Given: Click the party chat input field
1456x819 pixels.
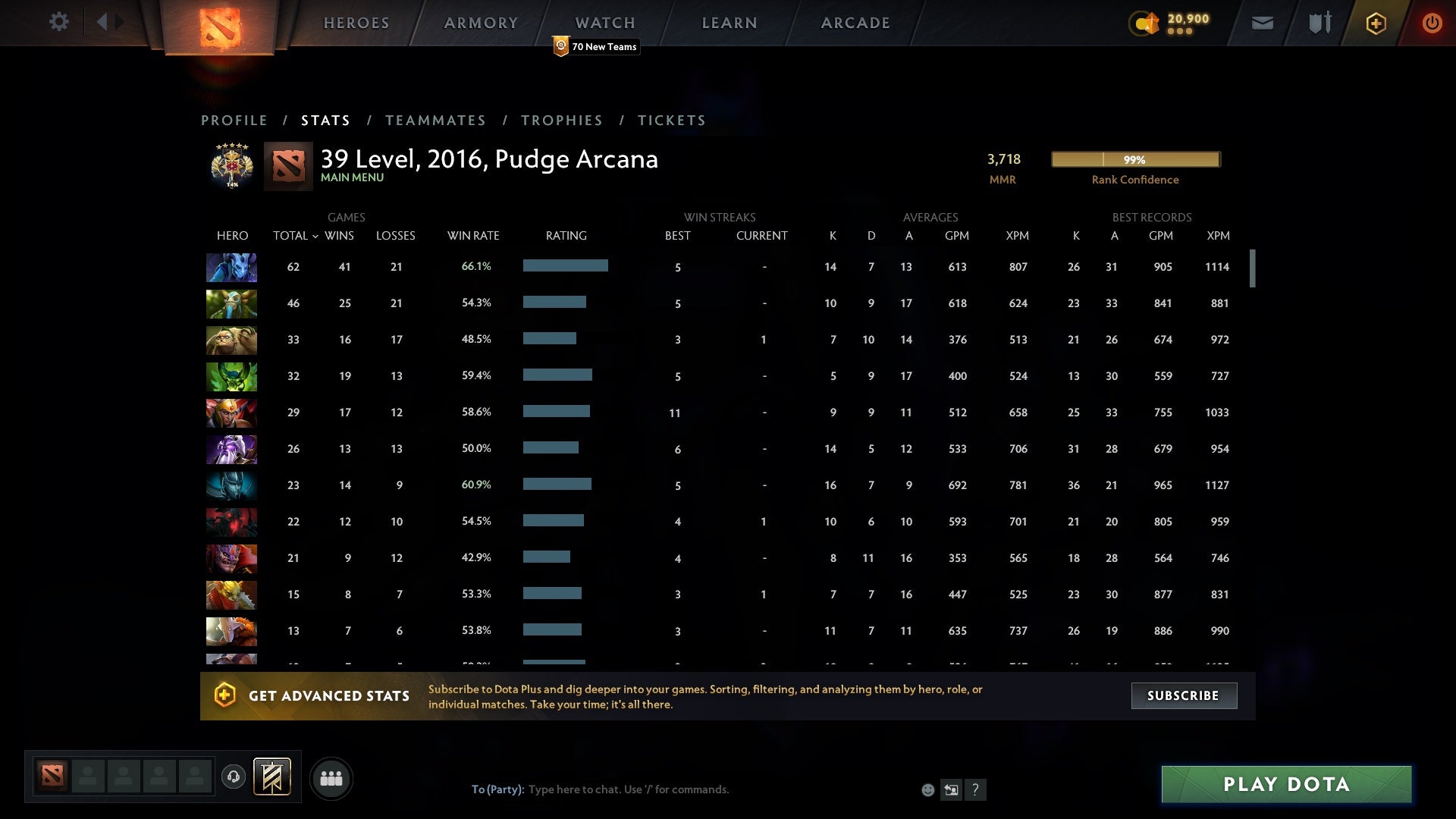Looking at the screenshot, I should (682, 789).
